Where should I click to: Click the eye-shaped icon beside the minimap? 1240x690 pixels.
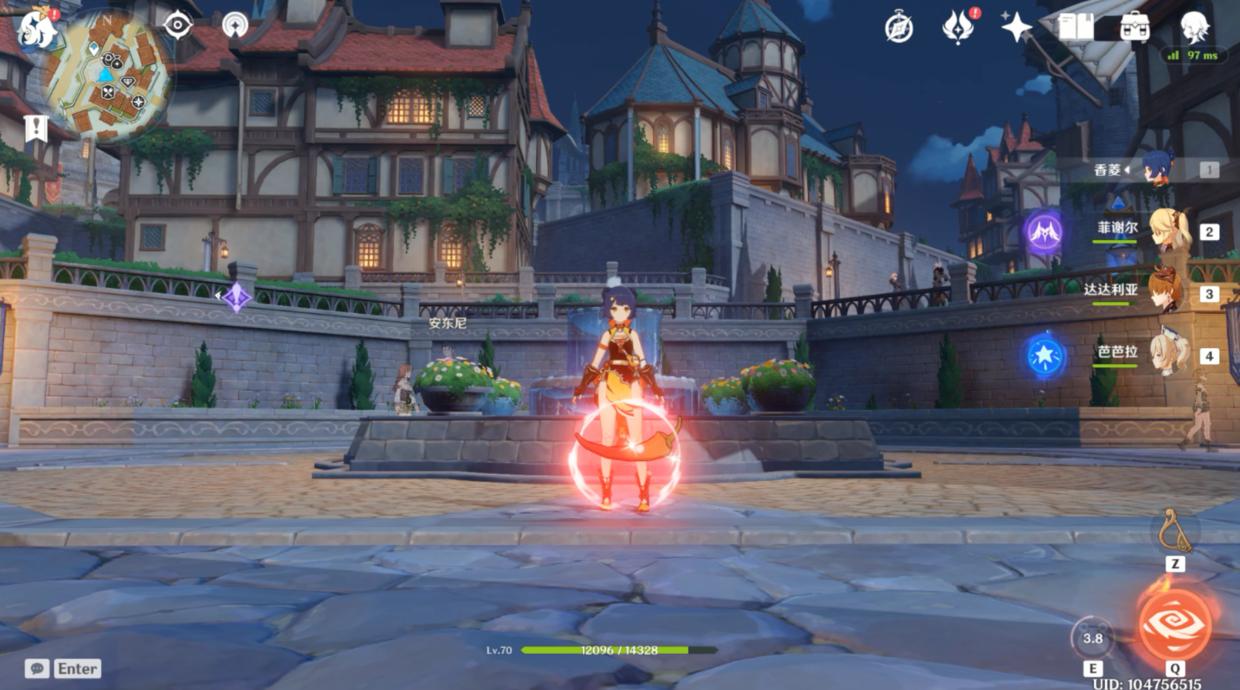[178, 25]
